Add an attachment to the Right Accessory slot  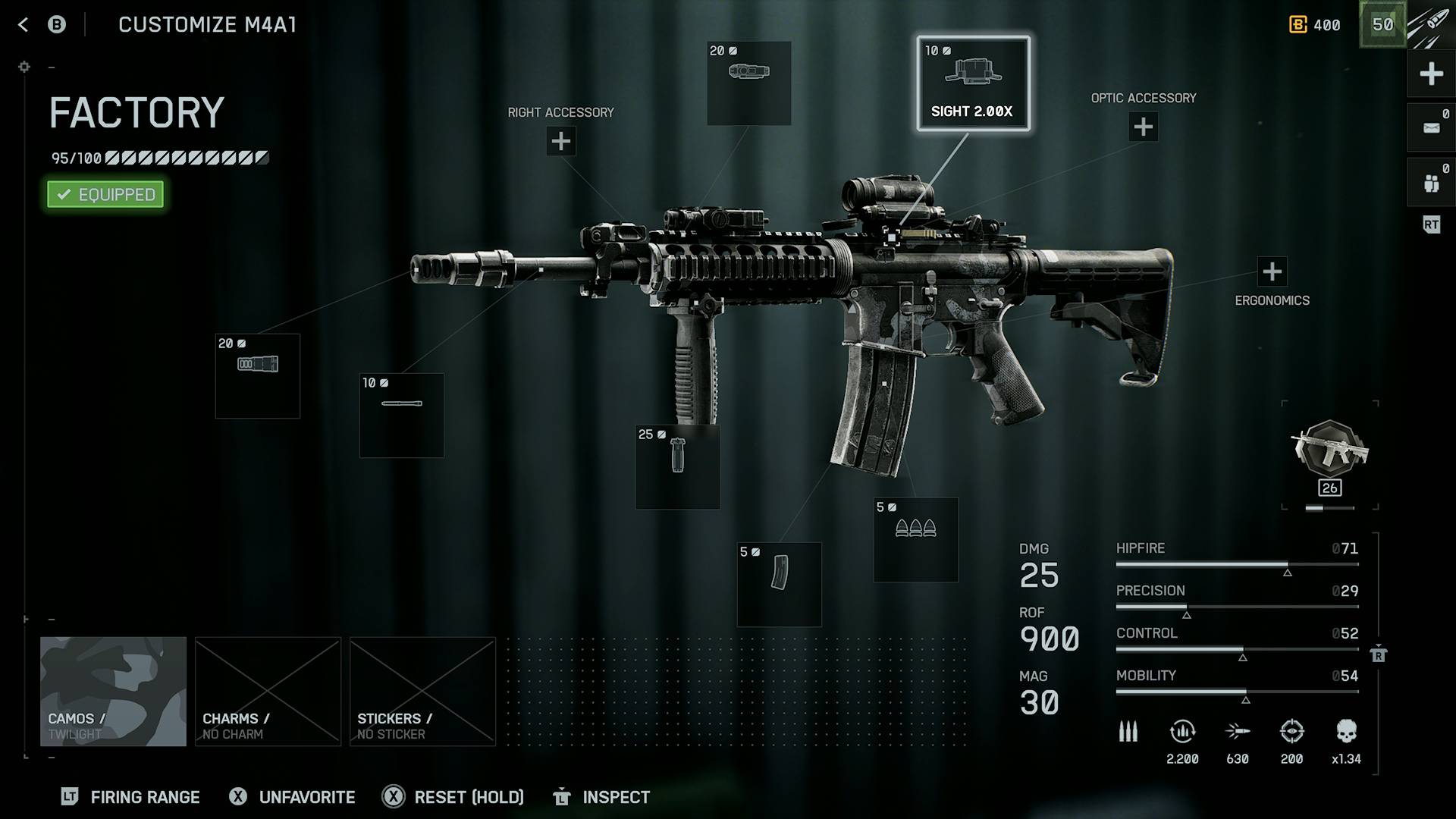pos(560,141)
